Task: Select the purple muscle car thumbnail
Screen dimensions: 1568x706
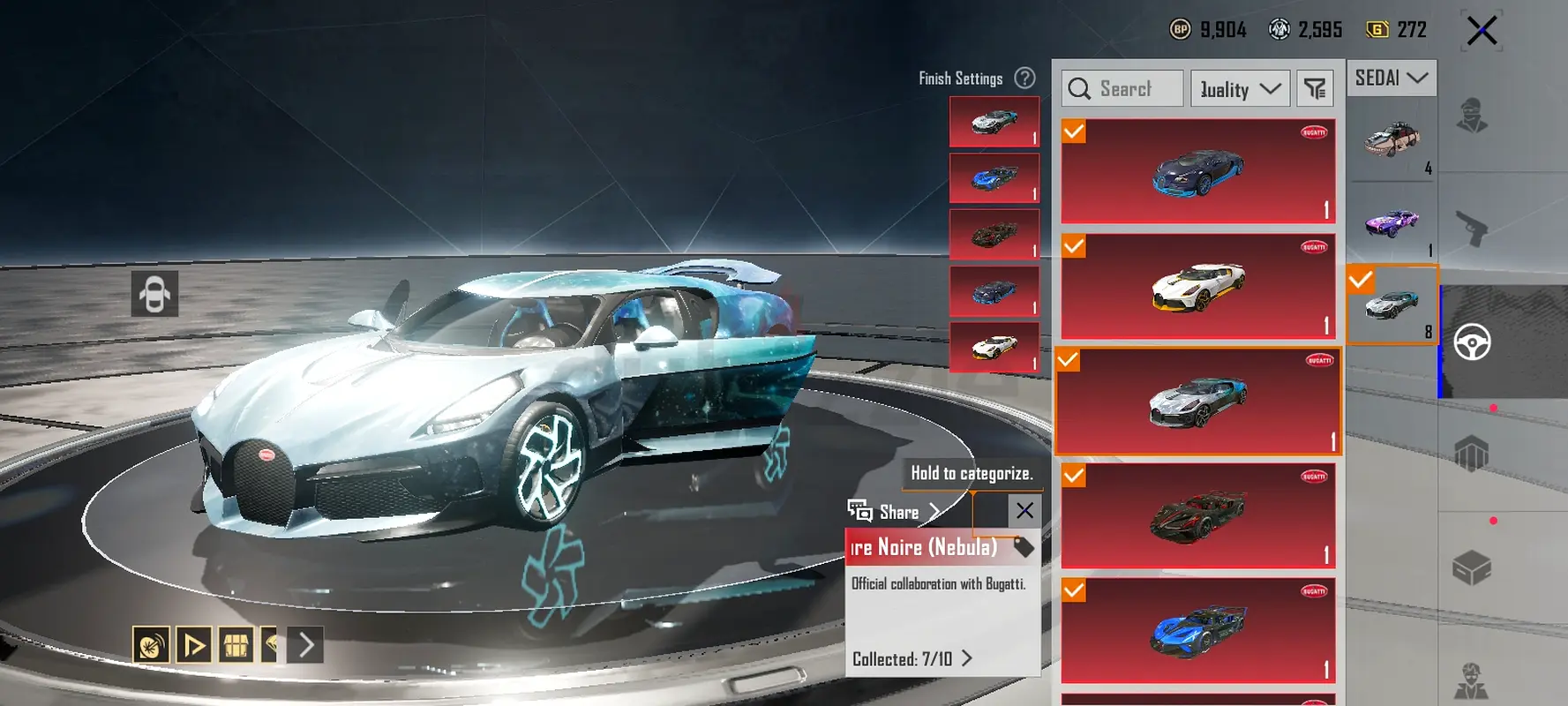Action: pos(1392,222)
